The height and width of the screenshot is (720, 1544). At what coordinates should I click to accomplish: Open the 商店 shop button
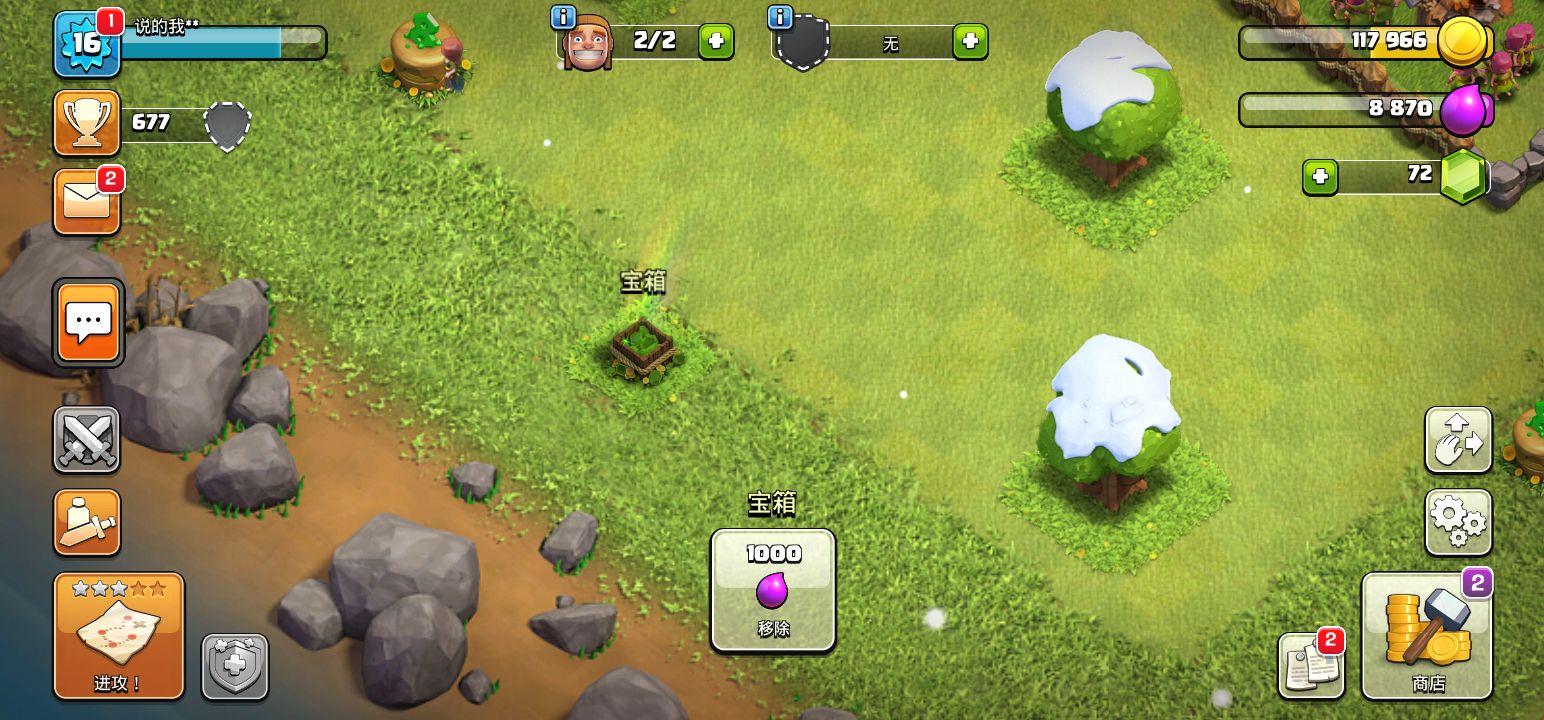click(x=1427, y=636)
